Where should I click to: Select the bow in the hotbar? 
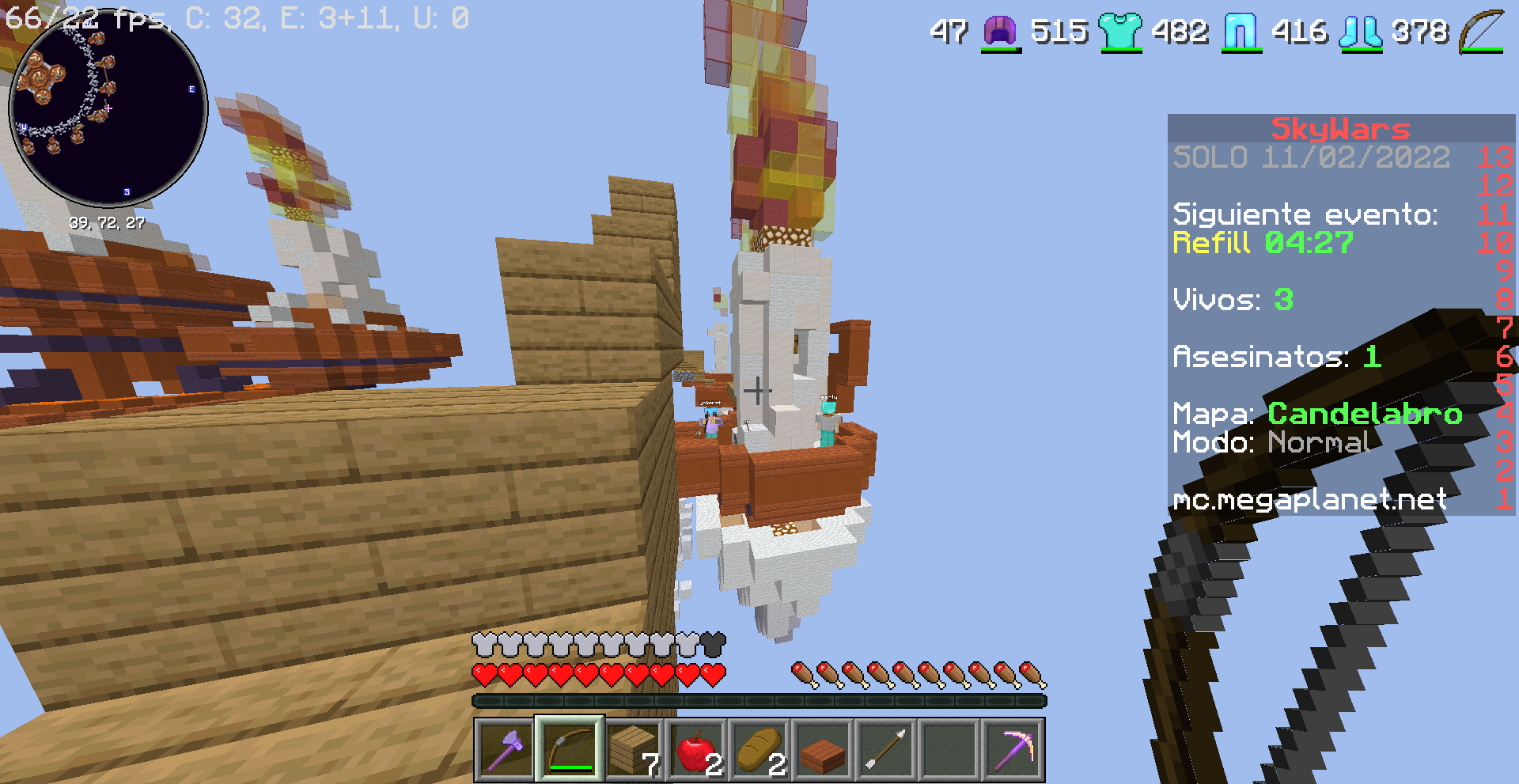[570, 749]
